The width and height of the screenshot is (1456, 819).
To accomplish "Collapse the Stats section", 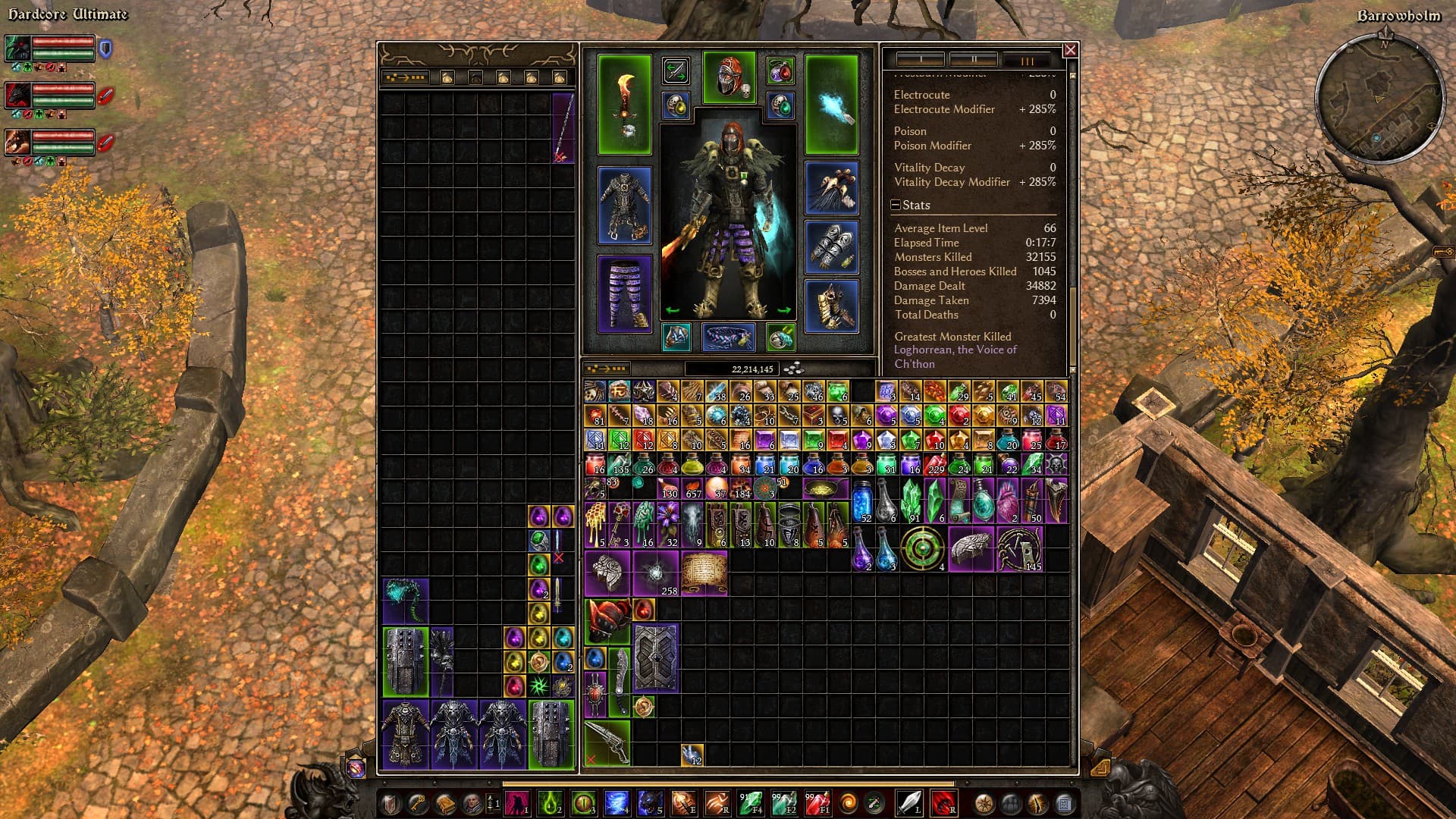I will 896,206.
